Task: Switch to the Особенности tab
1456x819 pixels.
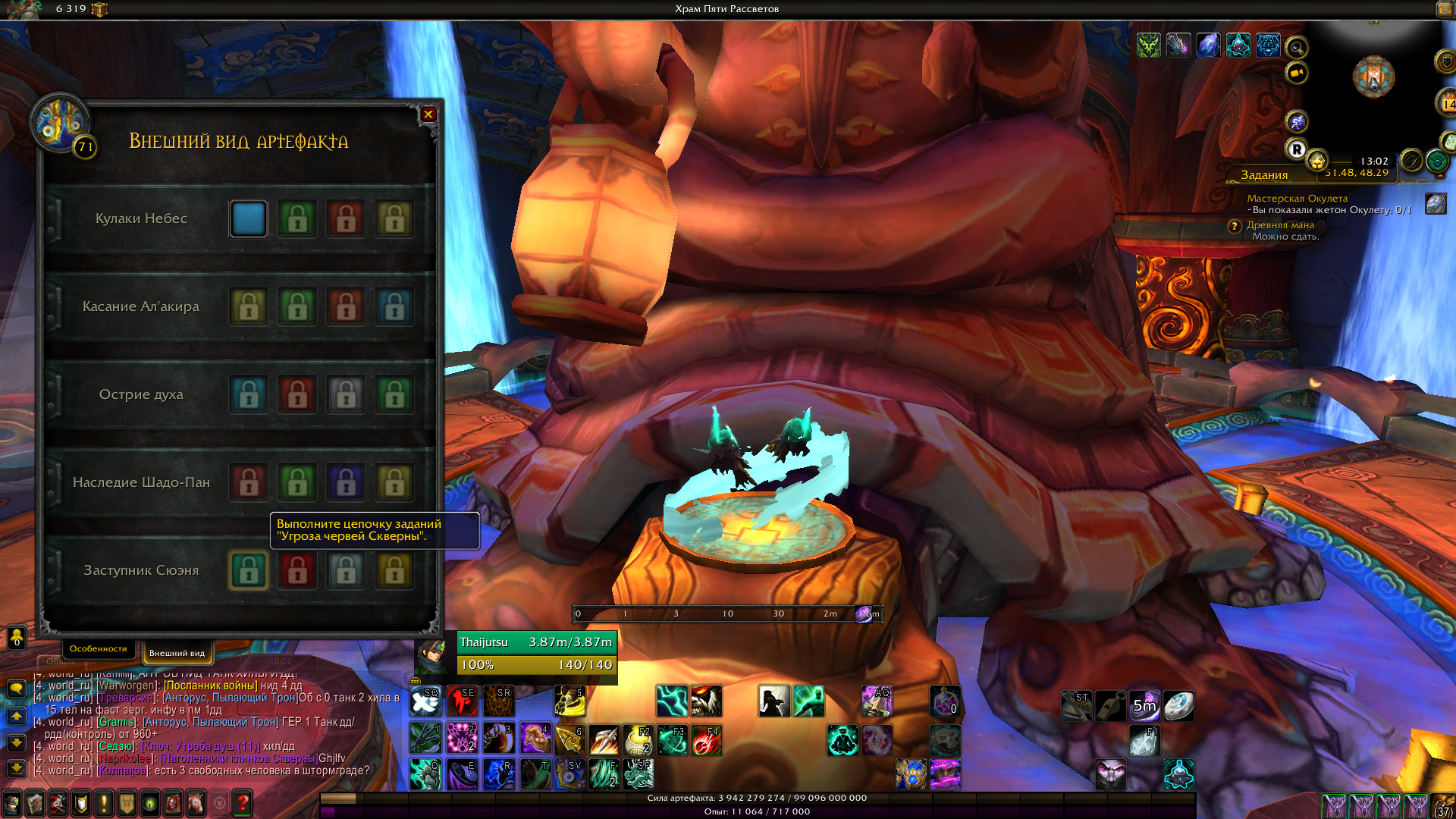Action: [x=98, y=648]
